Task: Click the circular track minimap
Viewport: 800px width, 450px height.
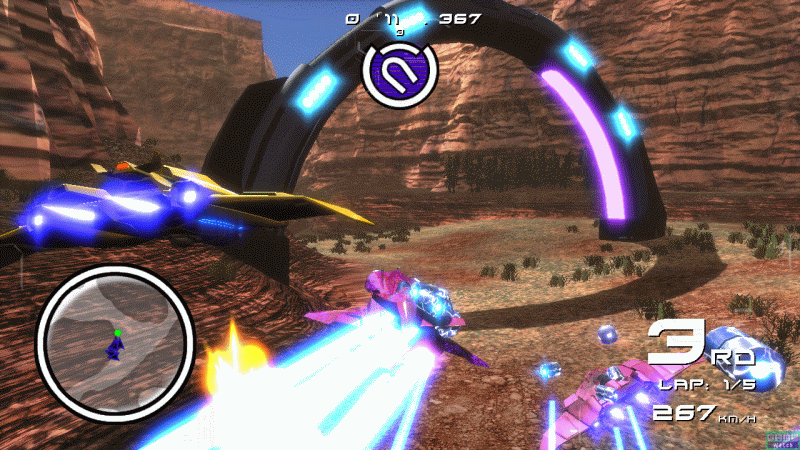Action: (x=115, y=342)
